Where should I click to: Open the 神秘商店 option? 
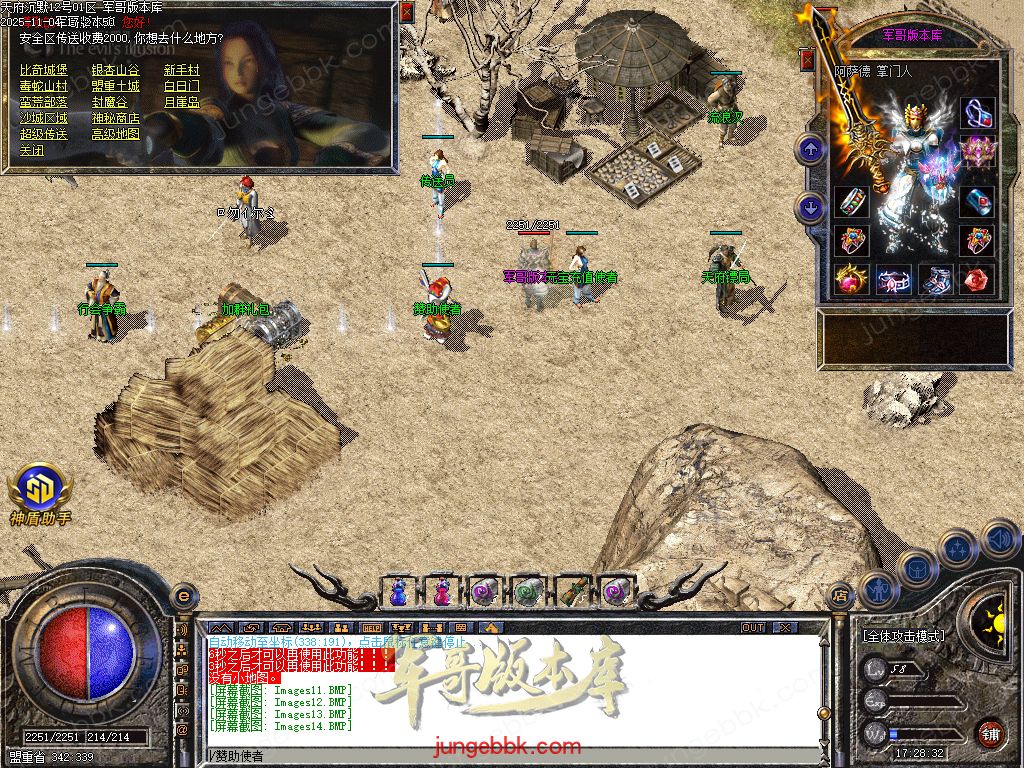(115, 118)
